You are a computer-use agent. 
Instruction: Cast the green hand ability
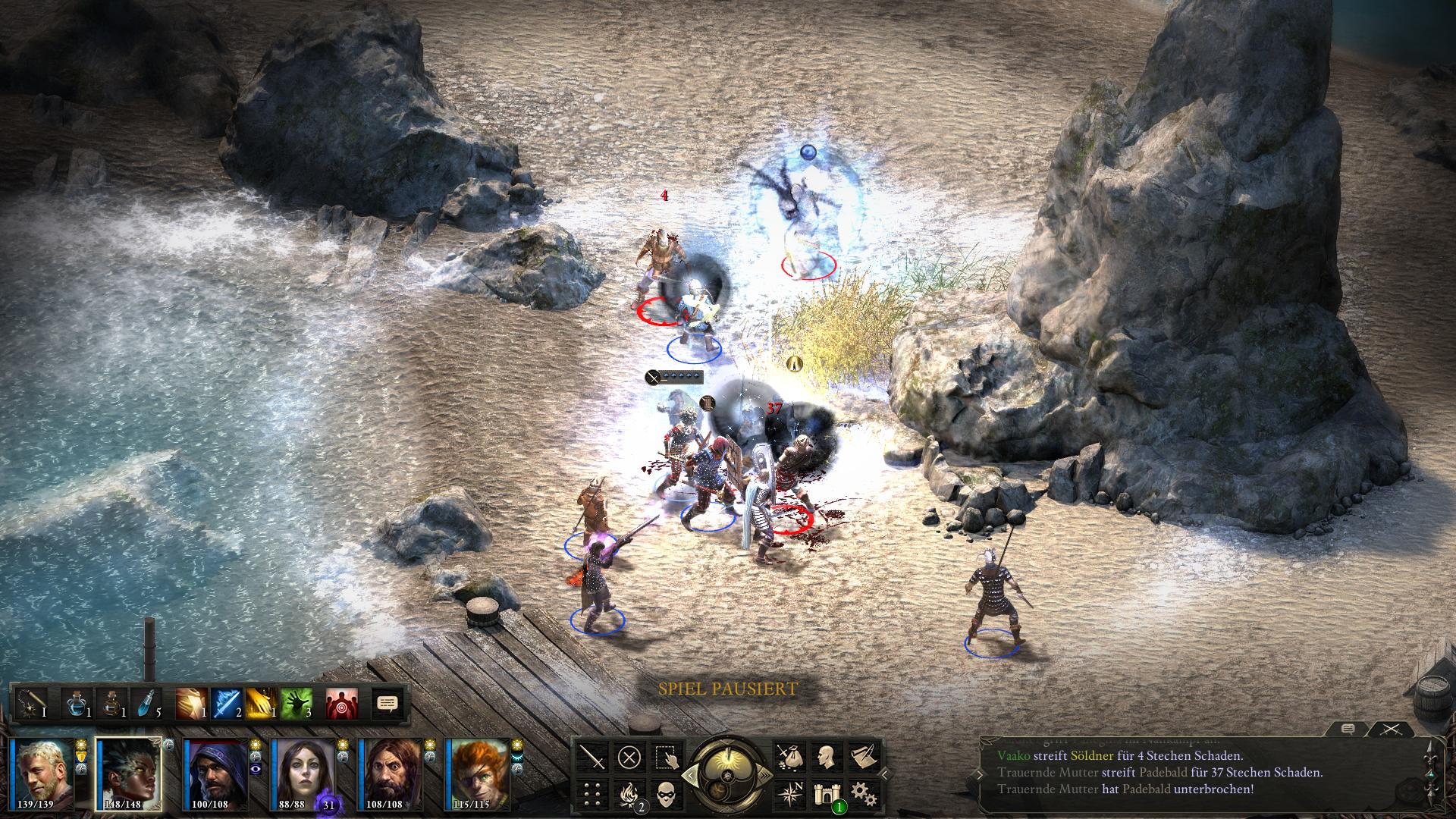[x=296, y=704]
